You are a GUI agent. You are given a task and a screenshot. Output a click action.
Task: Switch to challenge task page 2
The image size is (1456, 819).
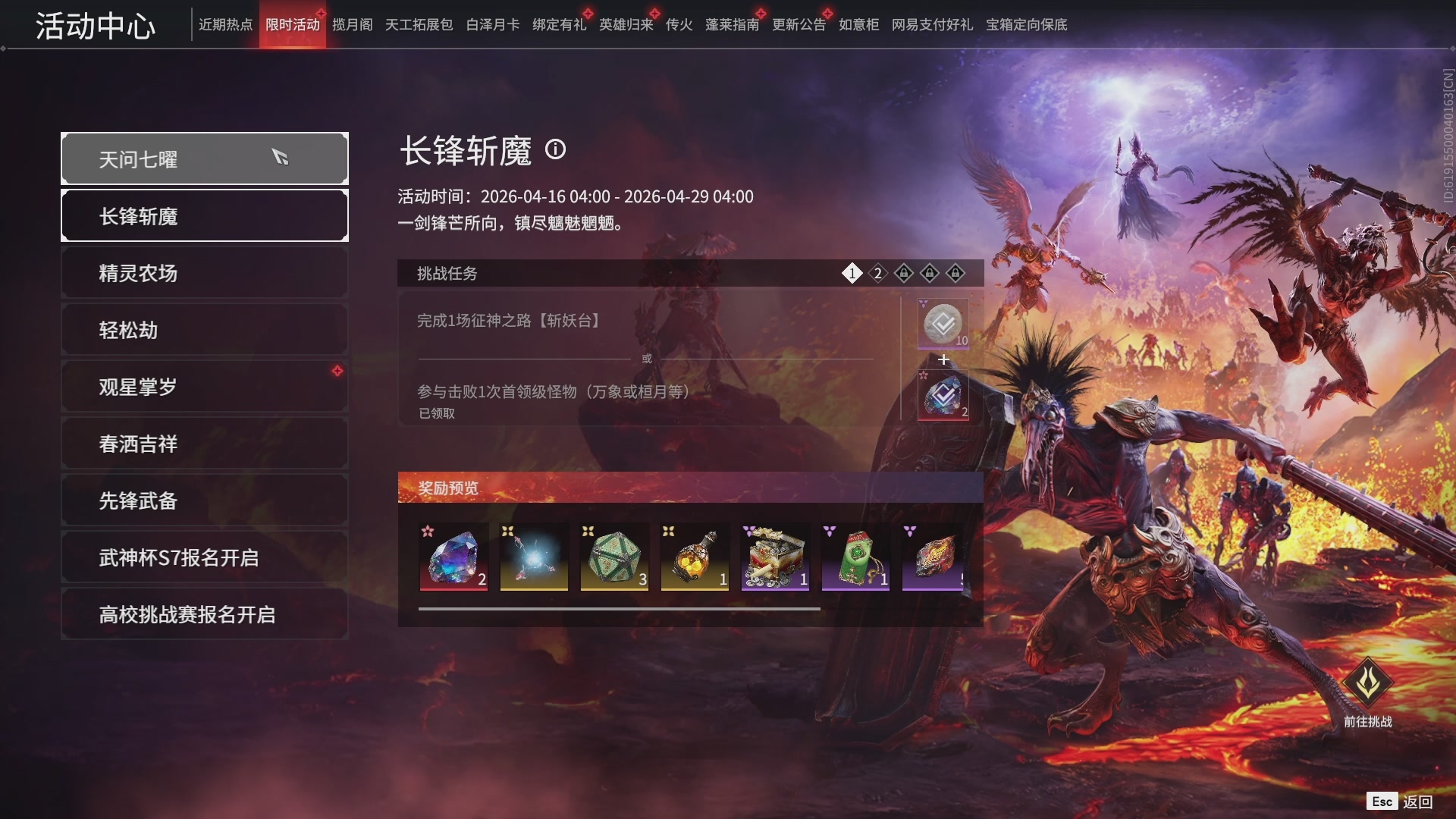877,273
